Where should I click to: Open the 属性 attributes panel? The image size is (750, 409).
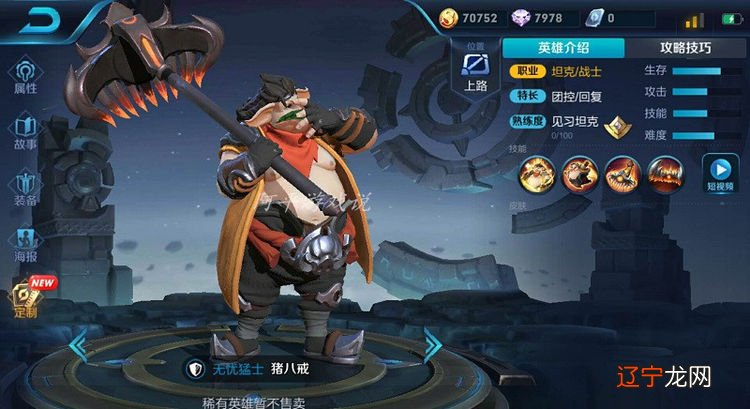click(25, 76)
